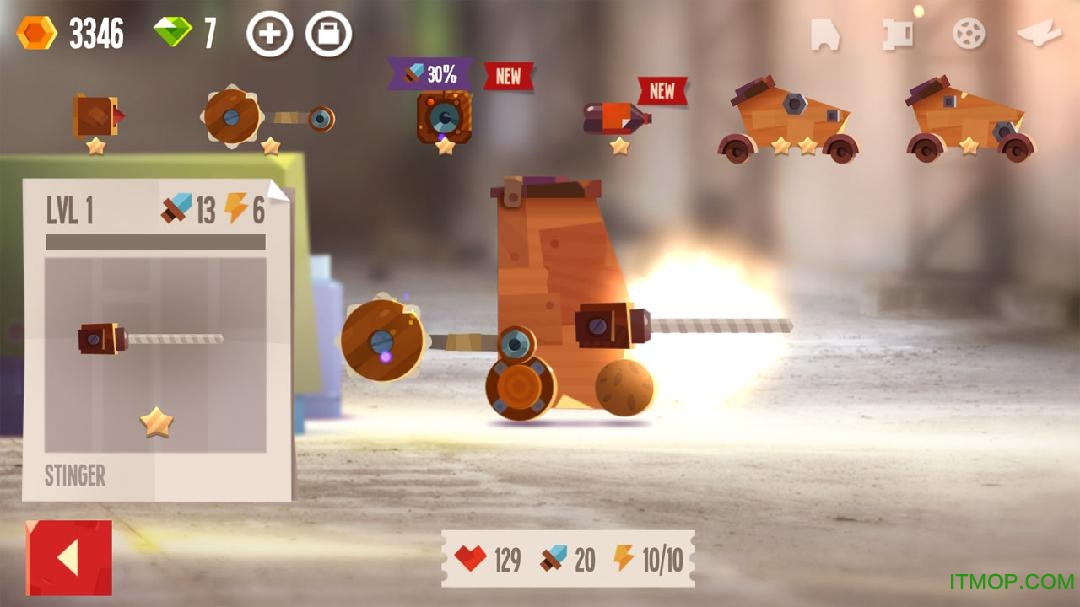Select the one-star wooden car body
Image resolution: width=1080 pixels, height=607 pixels.
point(968,120)
